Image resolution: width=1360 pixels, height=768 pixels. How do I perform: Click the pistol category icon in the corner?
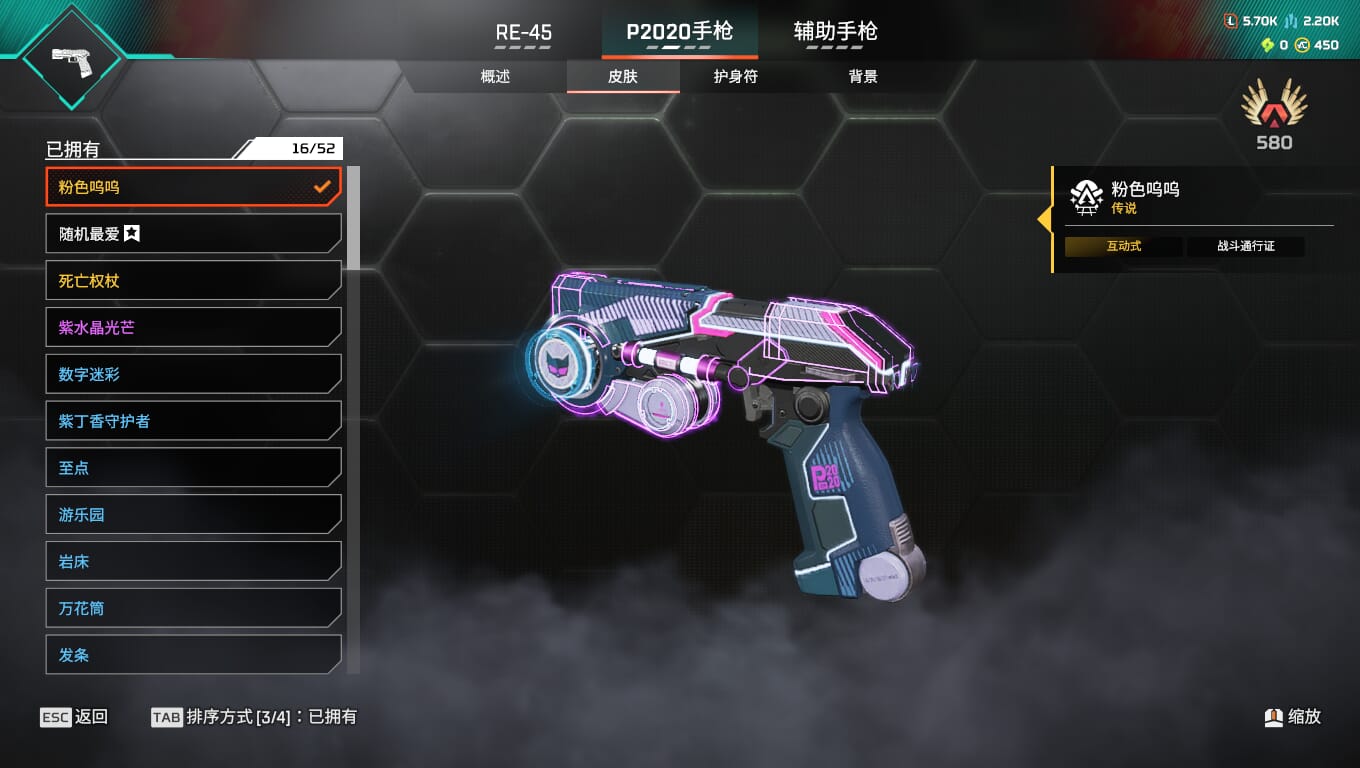click(x=71, y=57)
